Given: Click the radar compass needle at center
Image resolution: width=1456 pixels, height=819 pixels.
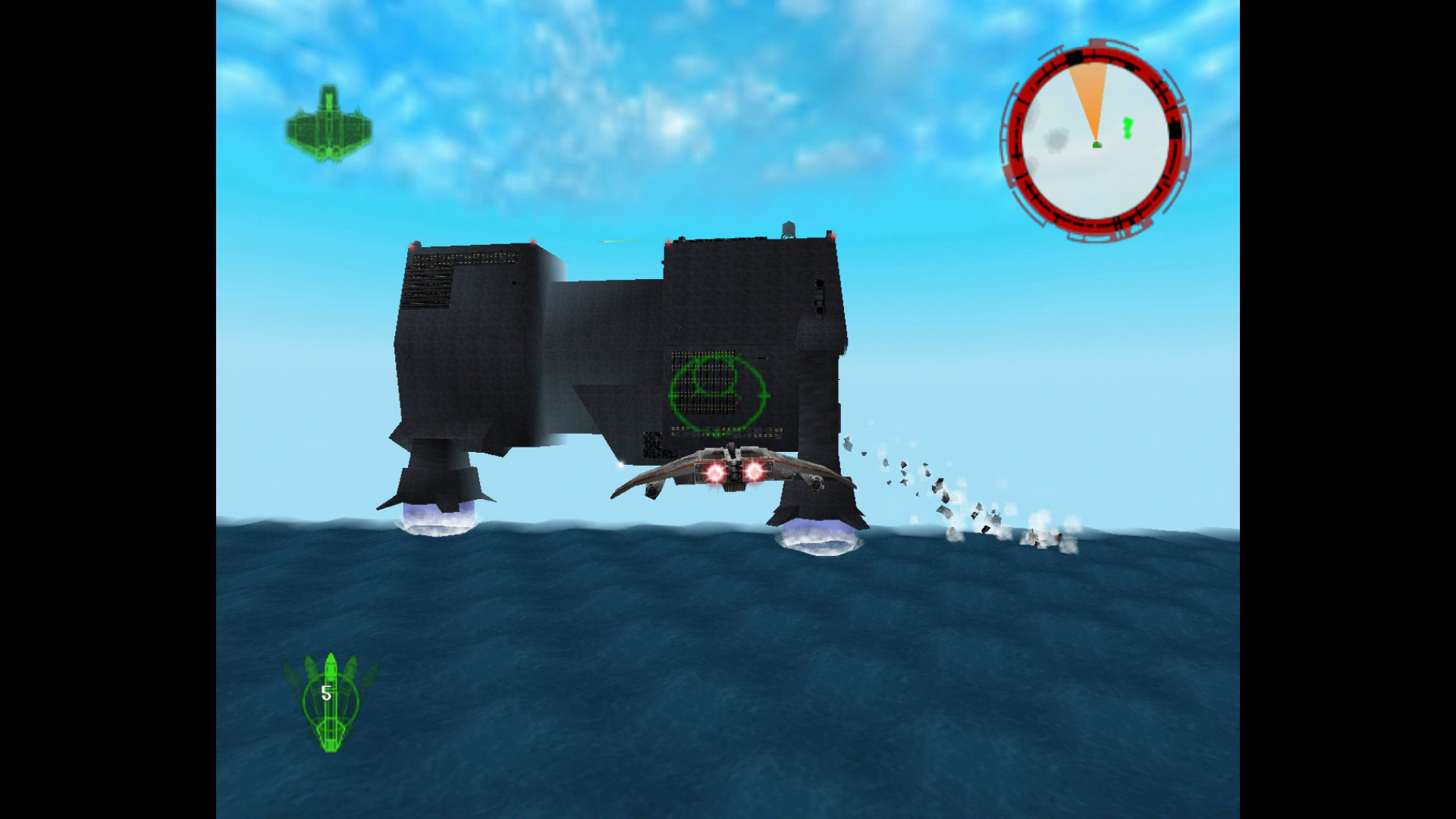Looking at the screenshot, I should [x=1097, y=143].
